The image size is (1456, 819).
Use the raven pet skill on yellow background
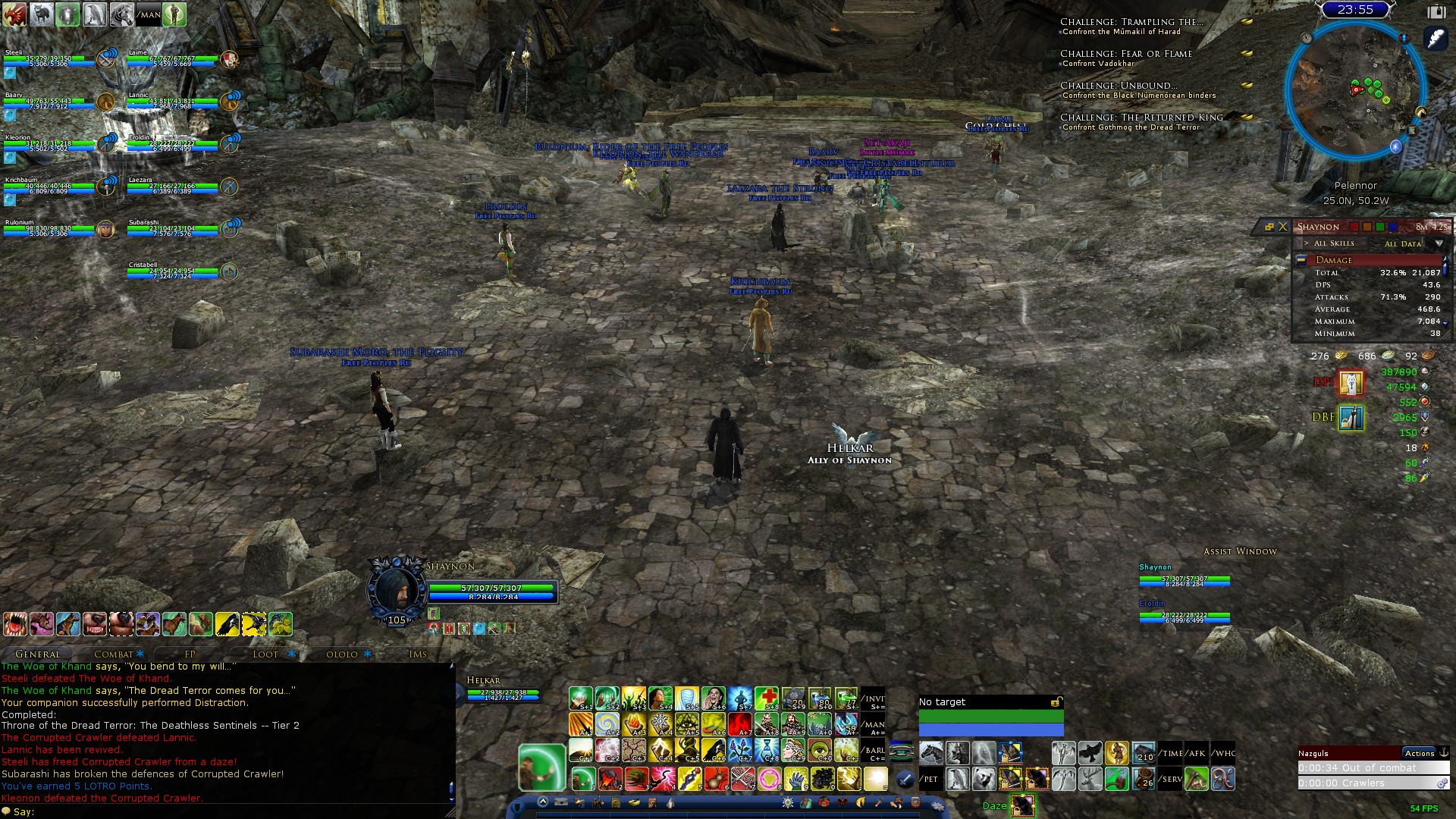[x=227, y=624]
